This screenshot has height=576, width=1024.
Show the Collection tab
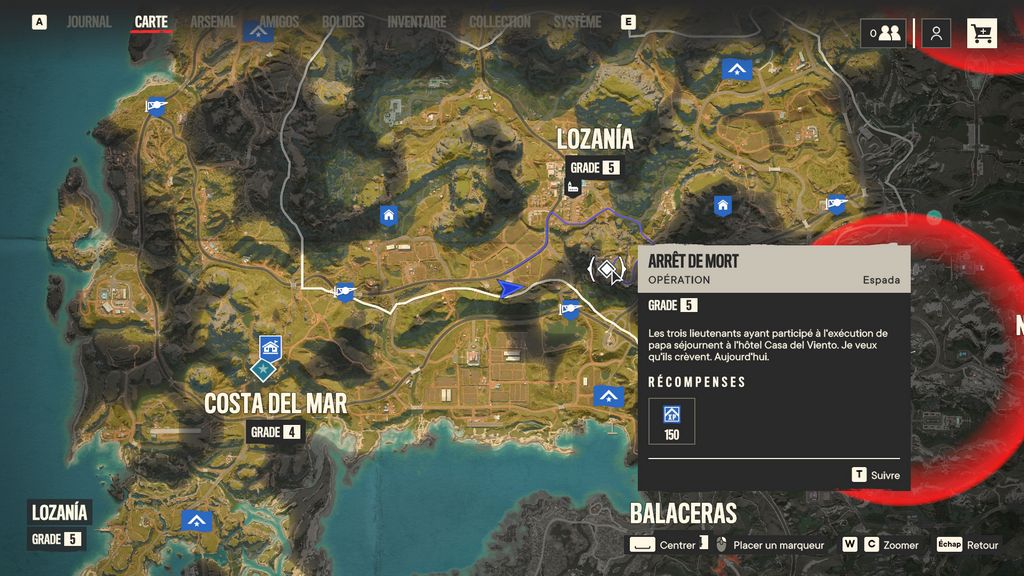coord(500,21)
